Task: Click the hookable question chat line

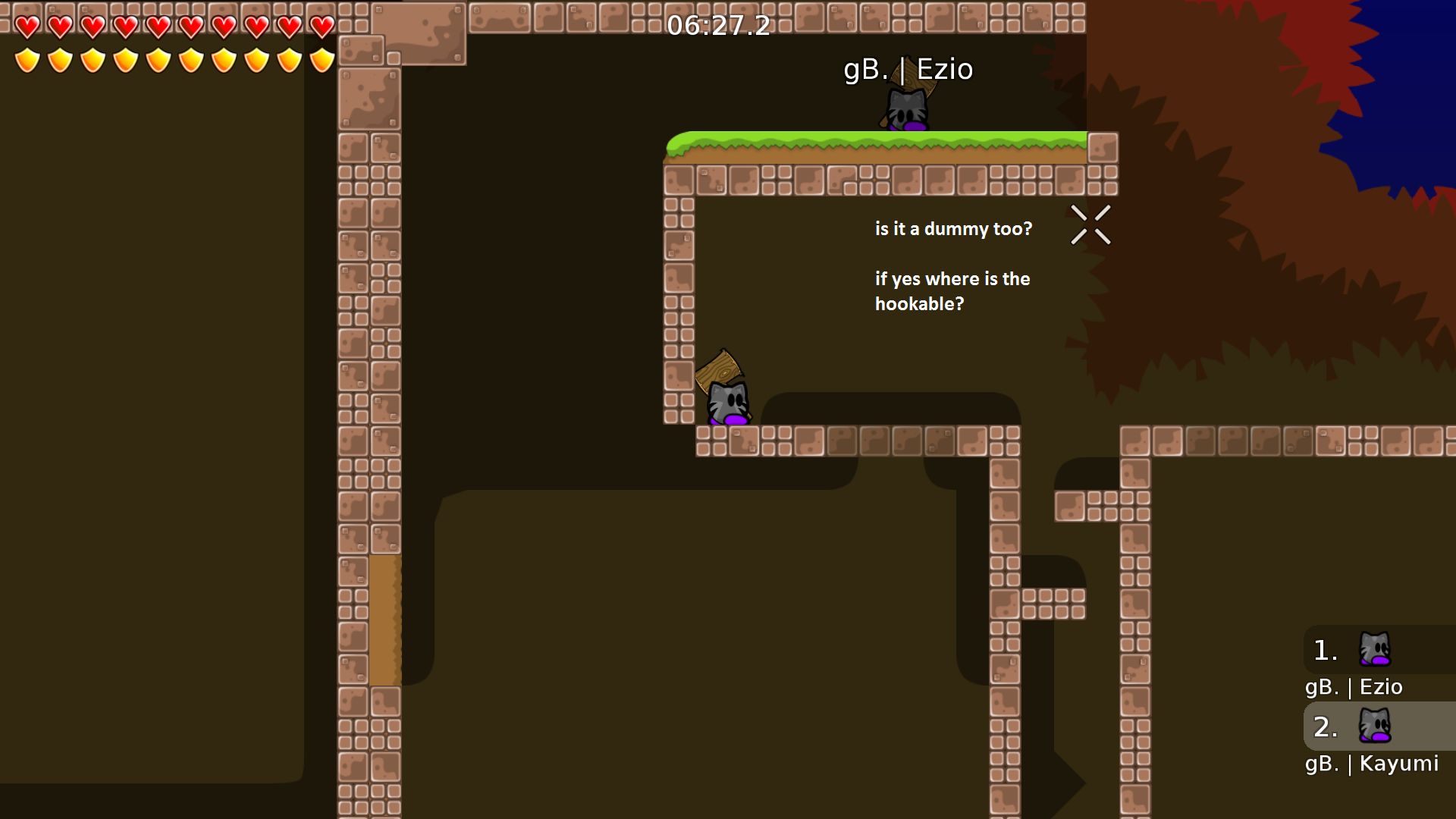Action: 953,291
